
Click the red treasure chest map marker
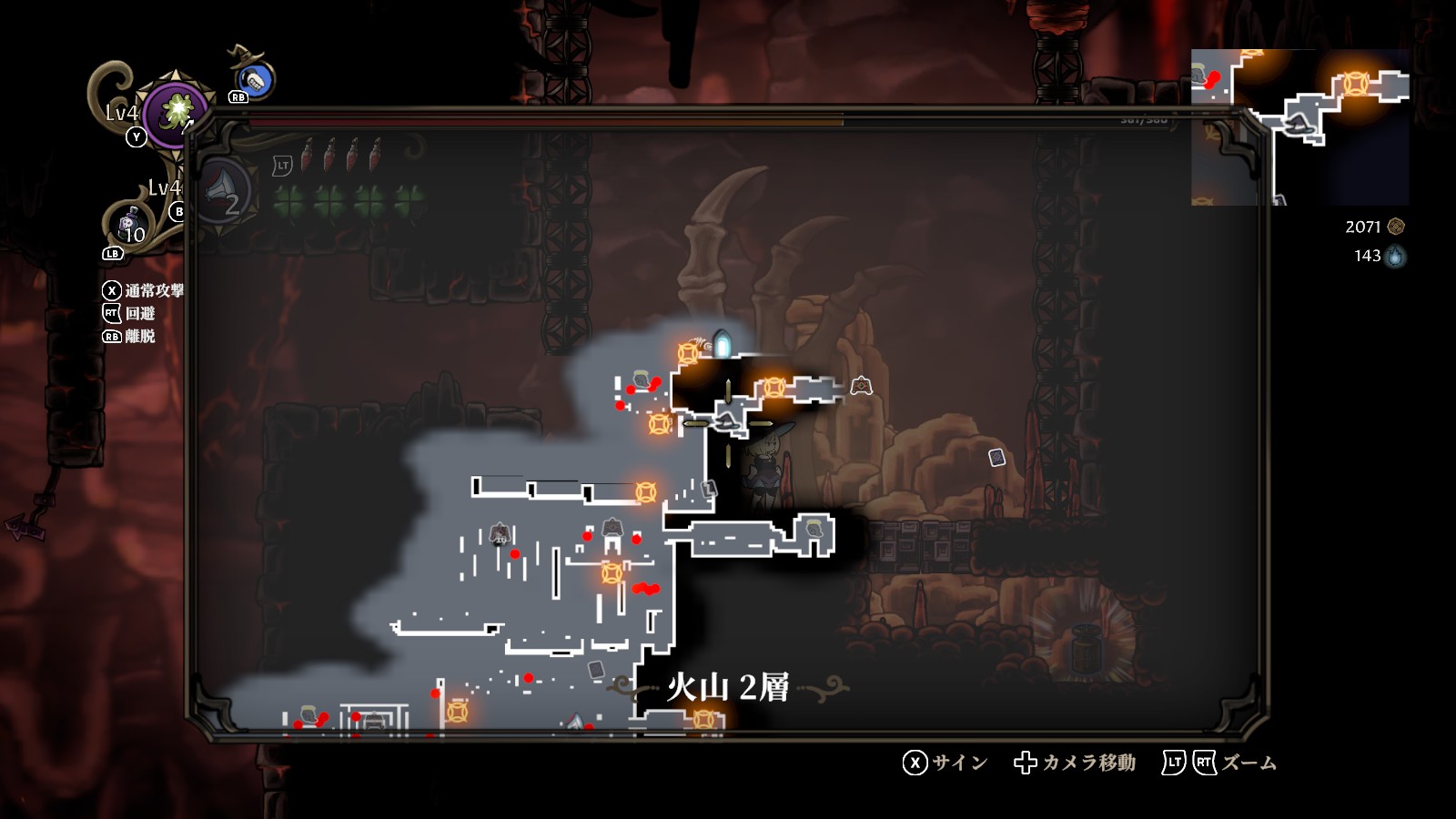tap(861, 387)
